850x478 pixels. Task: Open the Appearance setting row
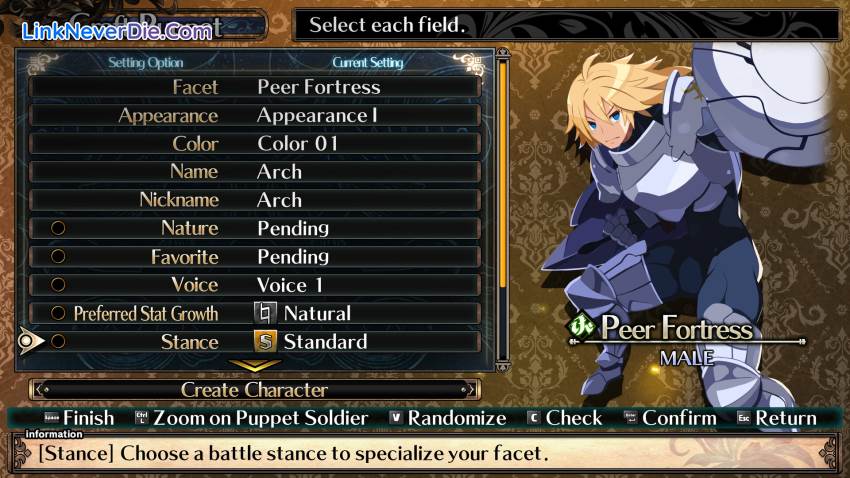(255, 115)
